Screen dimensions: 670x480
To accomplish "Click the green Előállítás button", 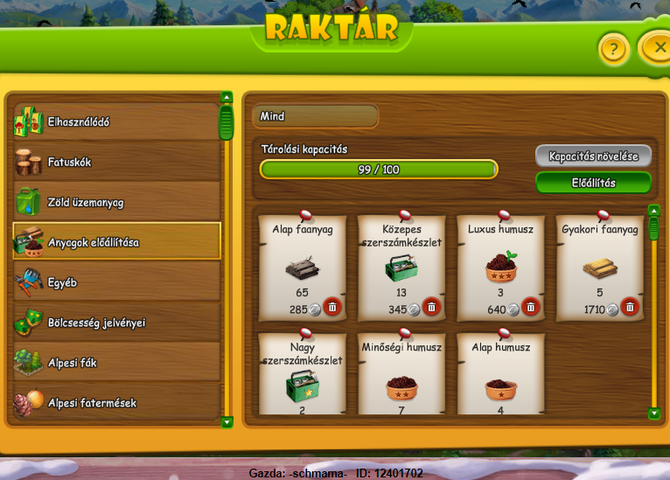I will tap(593, 182).
